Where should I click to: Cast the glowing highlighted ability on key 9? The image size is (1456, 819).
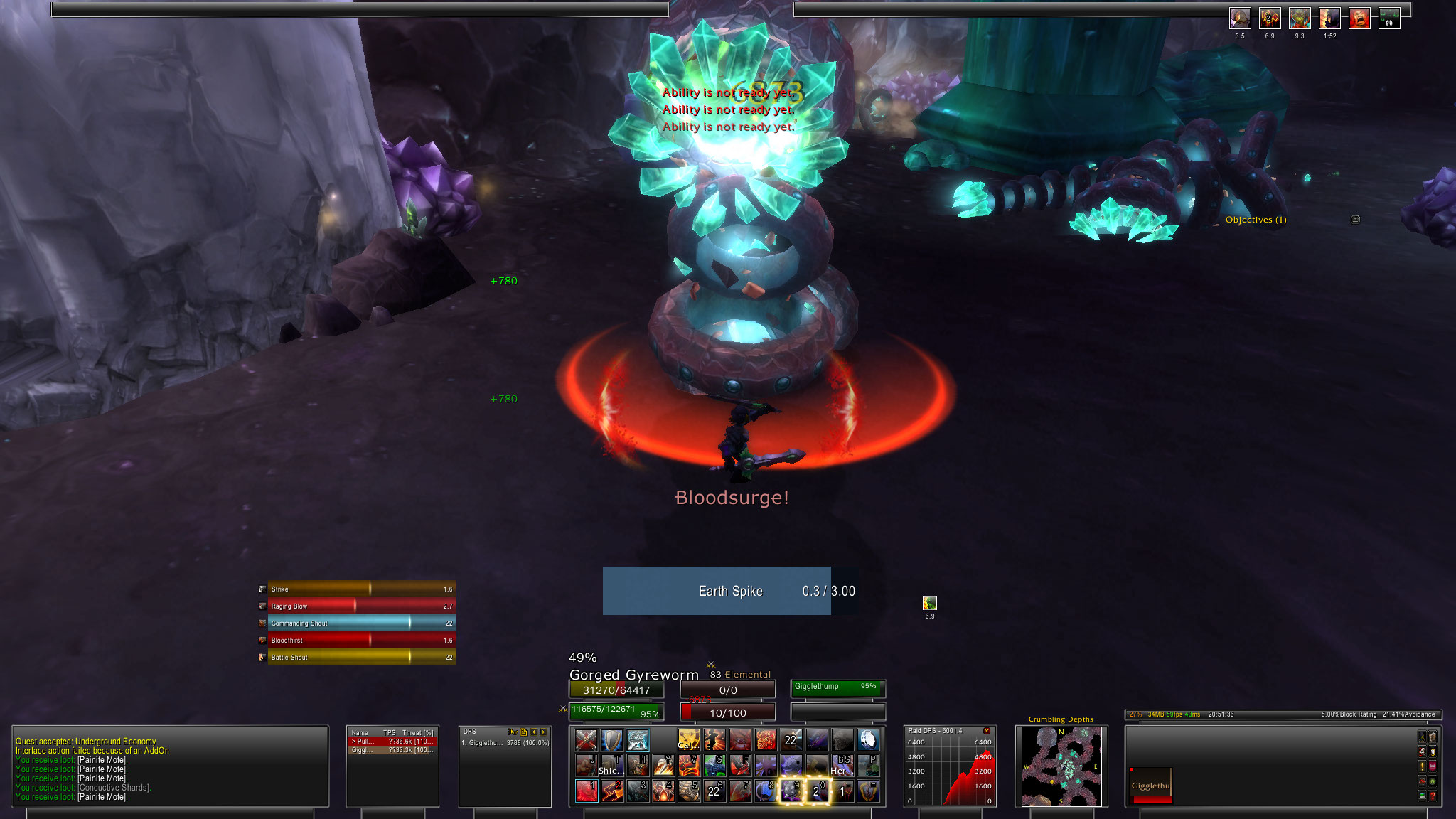point(791,791)
